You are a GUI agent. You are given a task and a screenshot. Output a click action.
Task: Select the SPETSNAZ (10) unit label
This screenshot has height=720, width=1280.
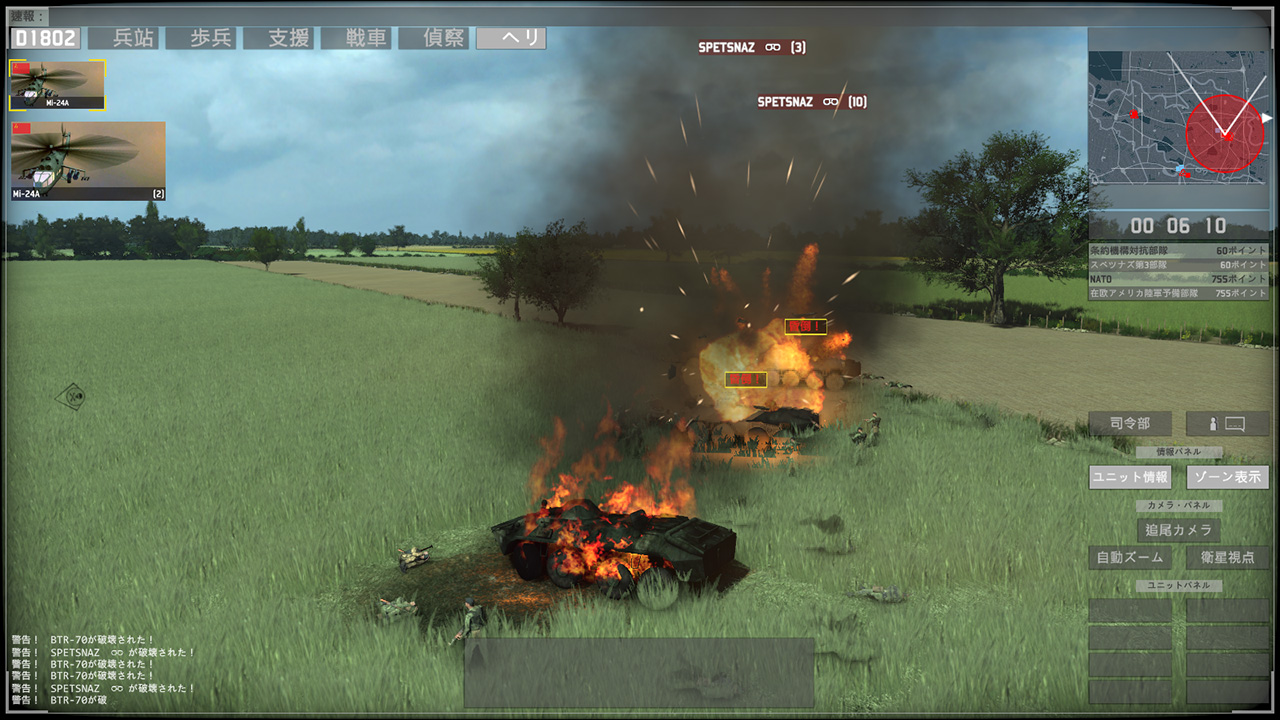tap(811, 102)
